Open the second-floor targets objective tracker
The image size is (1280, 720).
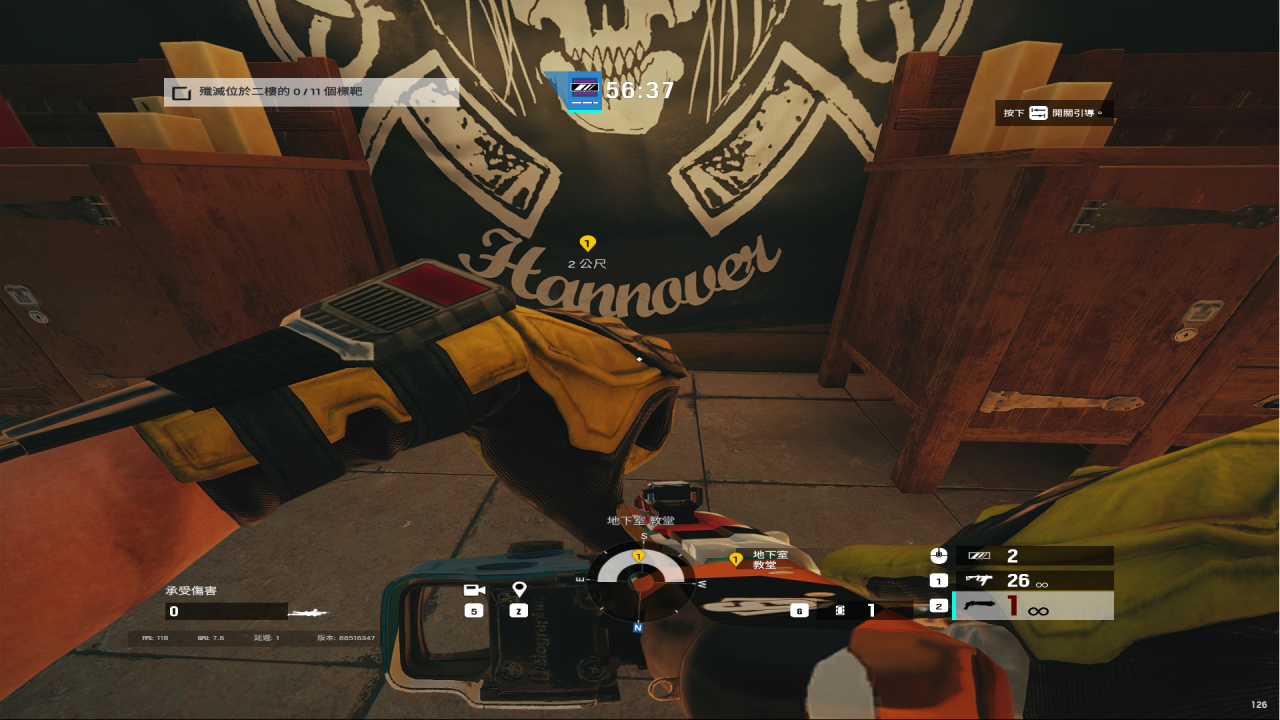pos(311,92)
